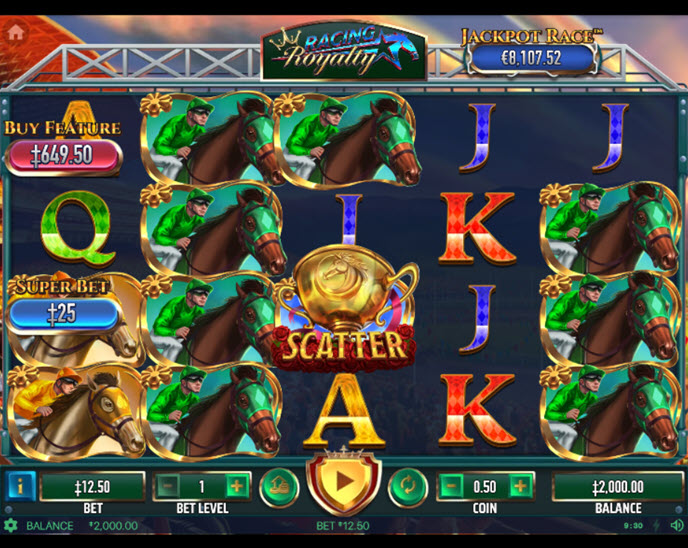Lower the coin value

[x=452, y=487]
